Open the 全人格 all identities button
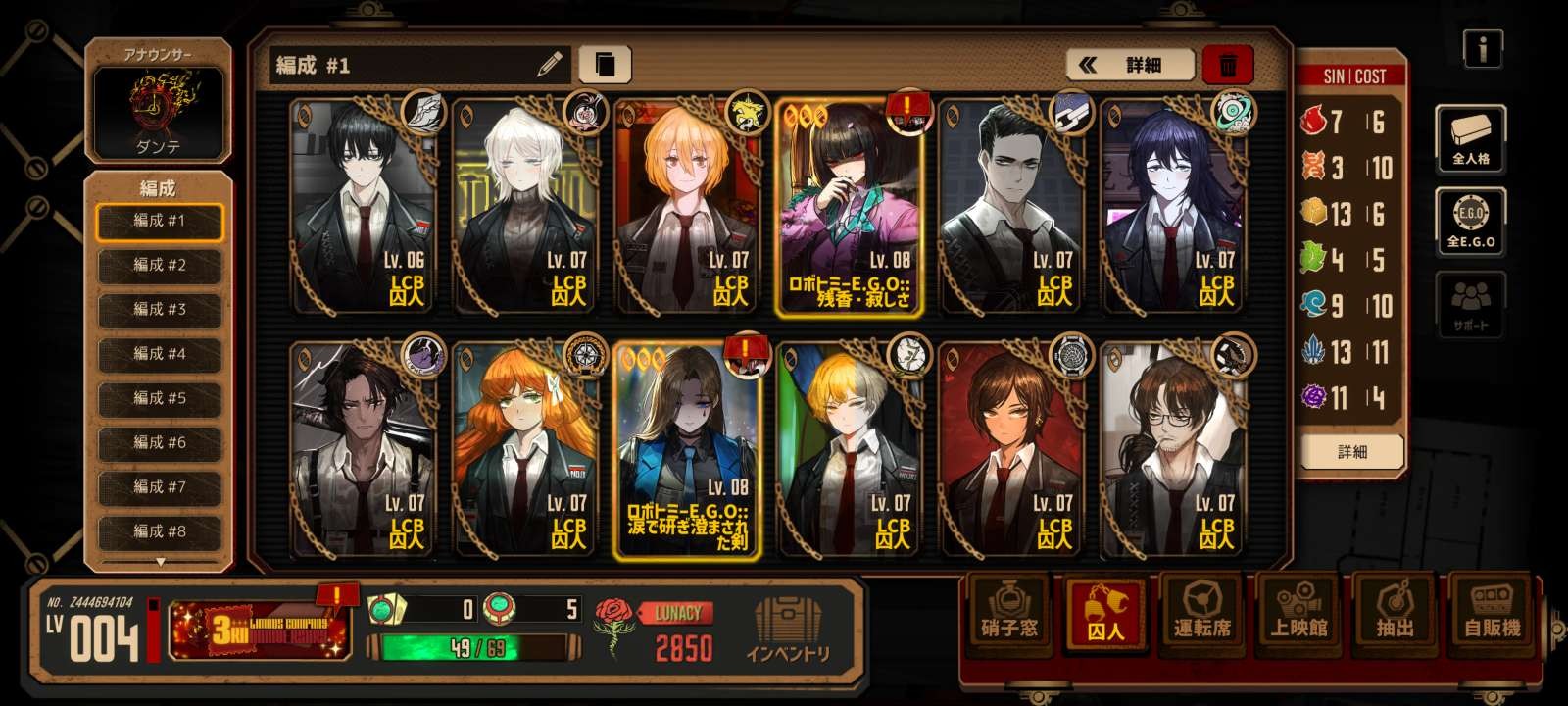The height and width of the screenshot is (706, 1568). [1470, 137]
